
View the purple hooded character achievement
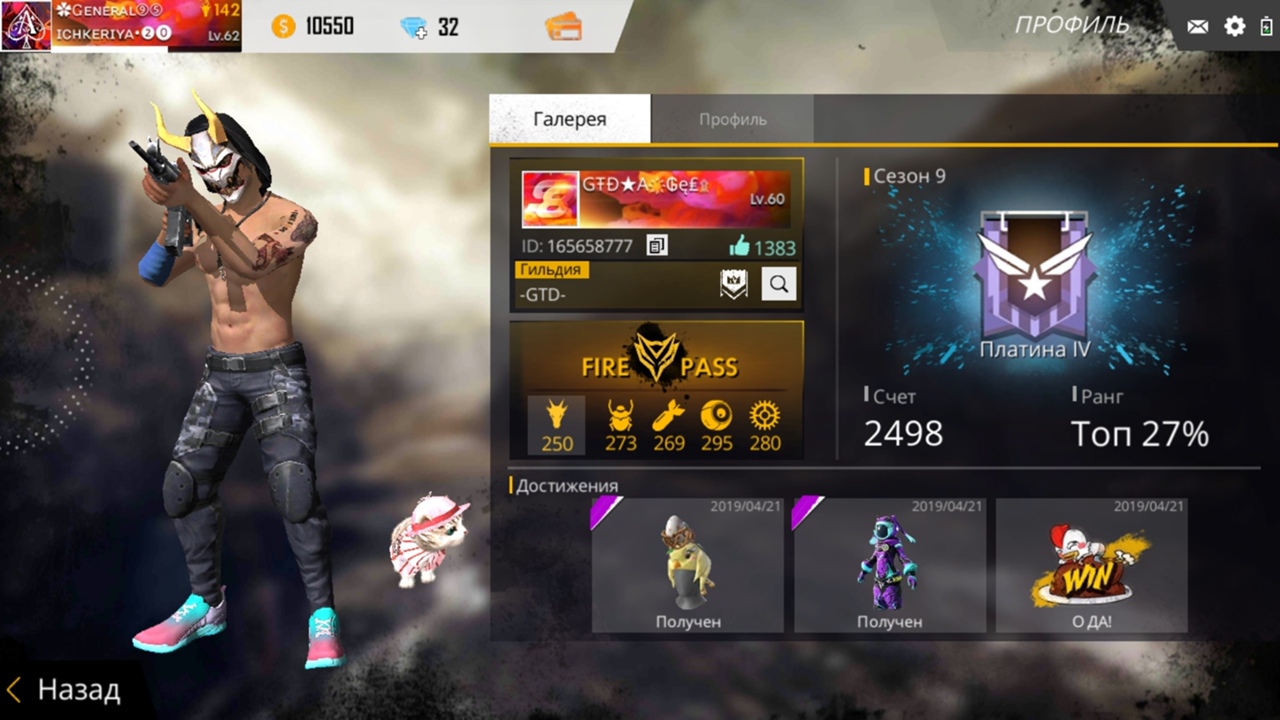[x=889, y=566]
